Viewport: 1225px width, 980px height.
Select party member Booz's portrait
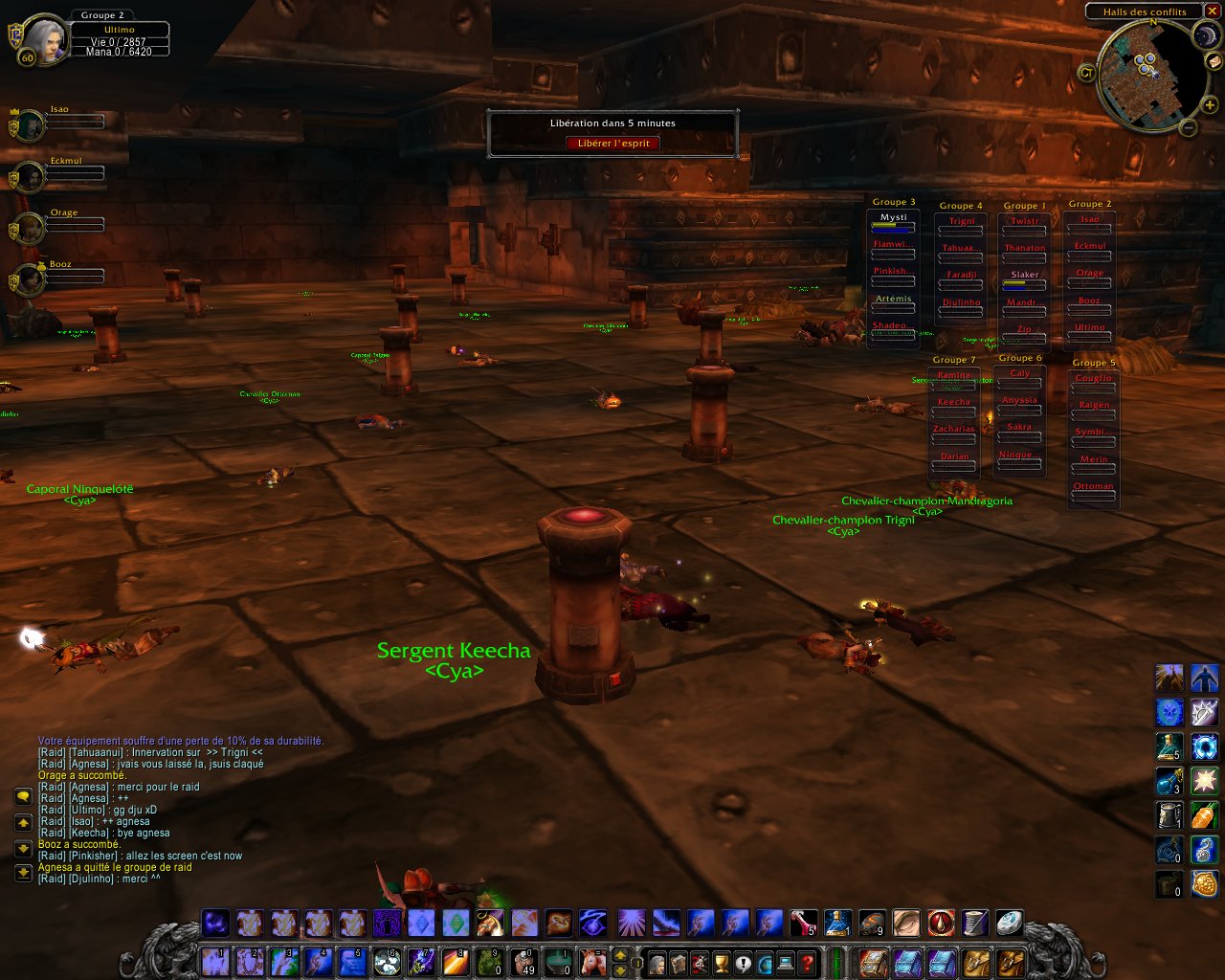pos(31,280)
